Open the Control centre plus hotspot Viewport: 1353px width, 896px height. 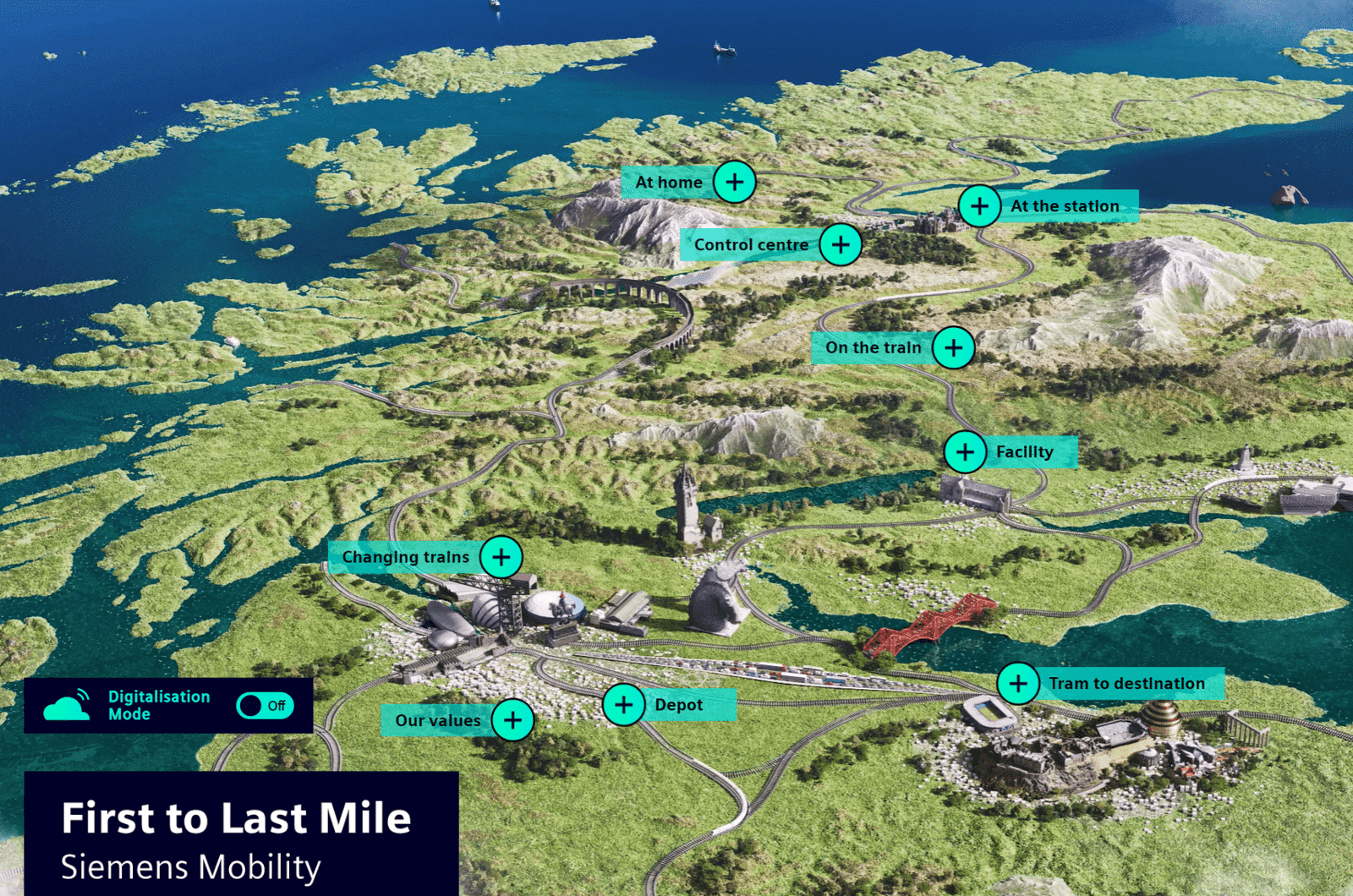pos(841,244)
